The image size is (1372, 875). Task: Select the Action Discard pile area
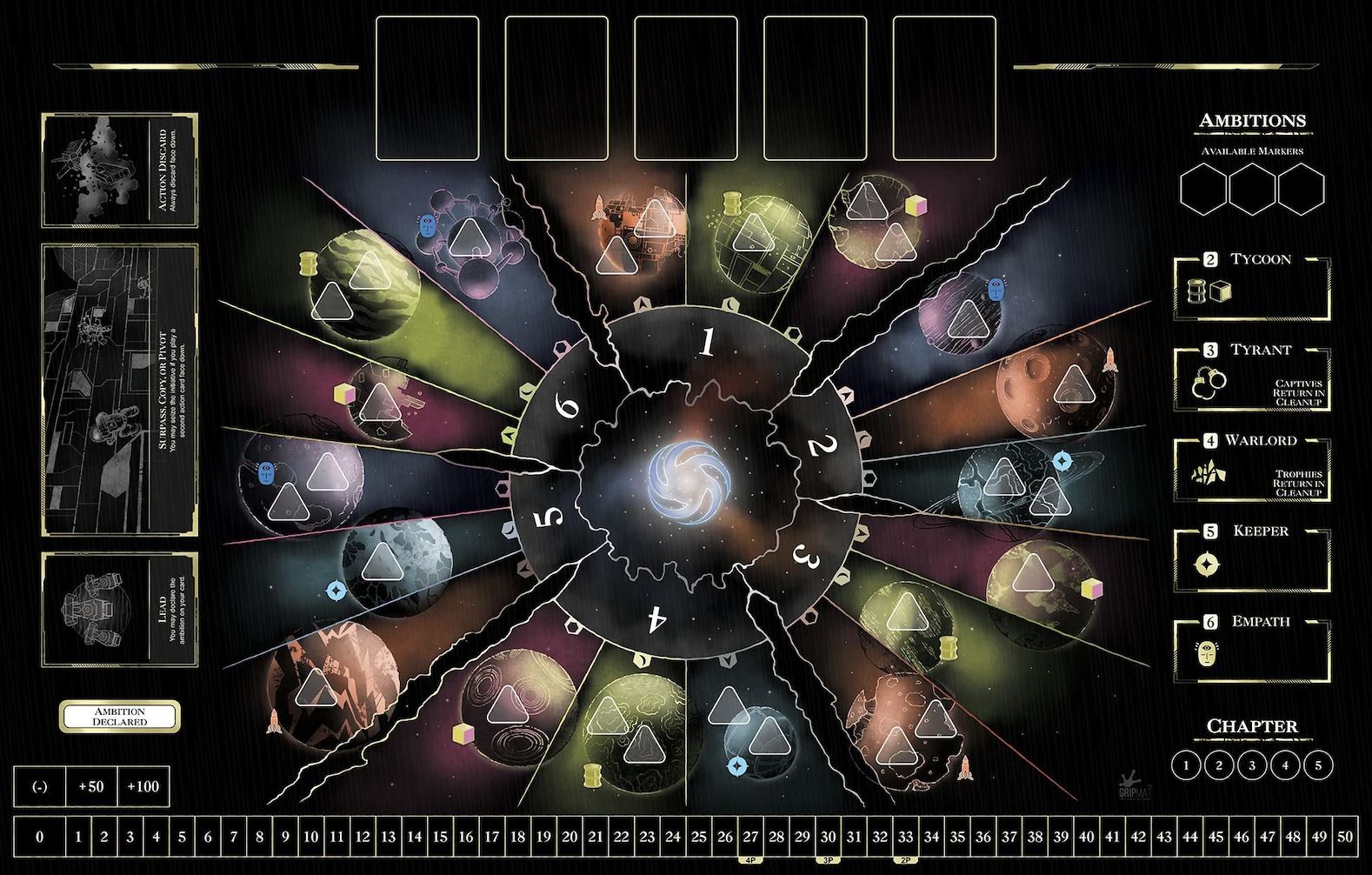click(120, 170)
